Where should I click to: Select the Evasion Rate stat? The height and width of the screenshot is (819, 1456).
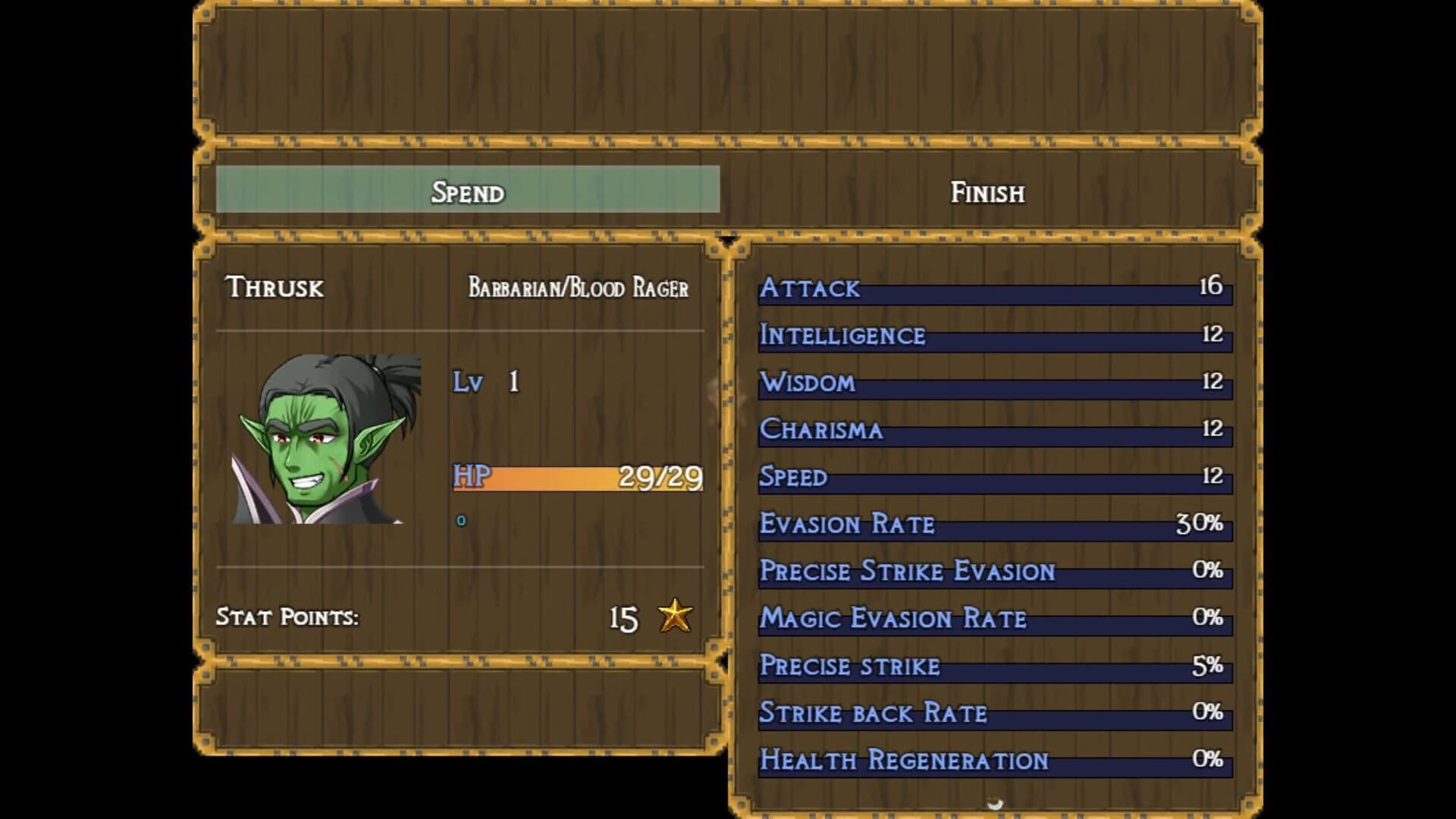[993, 524]
